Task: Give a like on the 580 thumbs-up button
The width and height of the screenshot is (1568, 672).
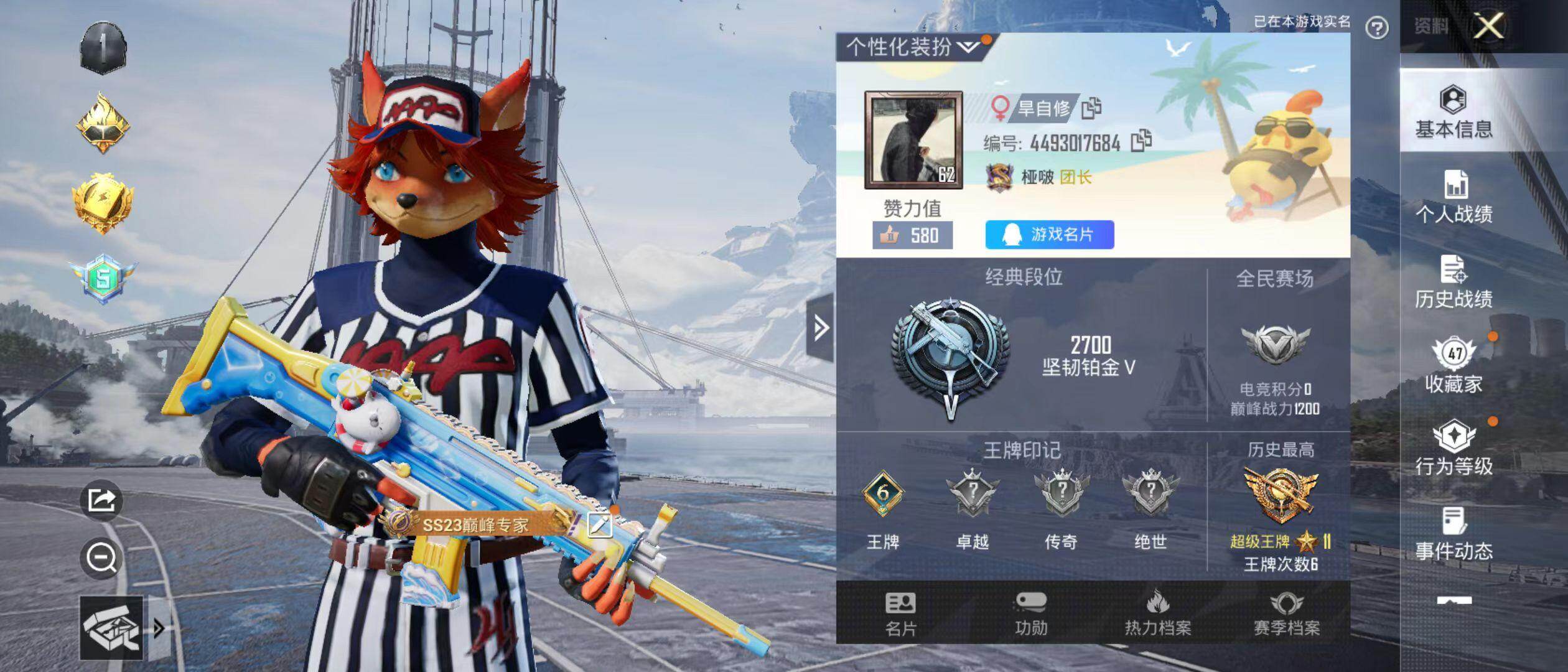Action: click(912, 235)
